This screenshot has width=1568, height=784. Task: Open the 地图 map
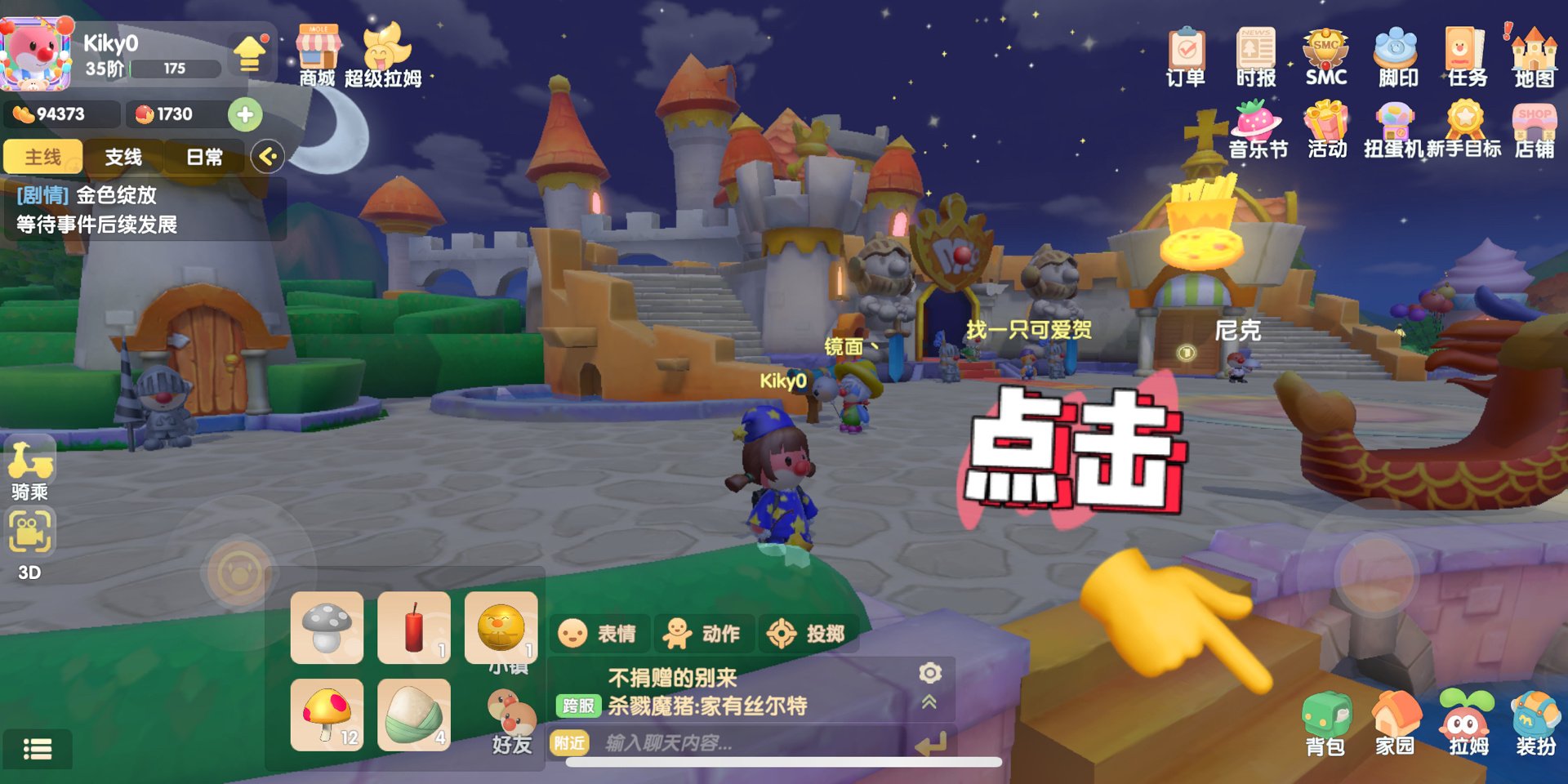point(1534,56)
